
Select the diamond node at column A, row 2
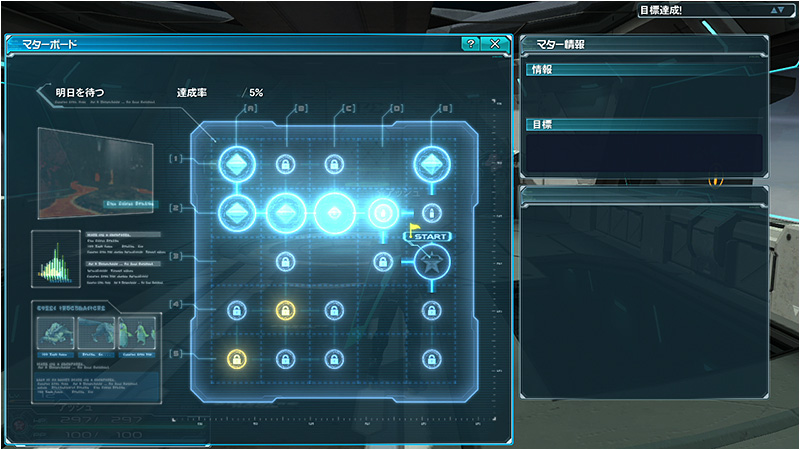click(x=236, y=212)
